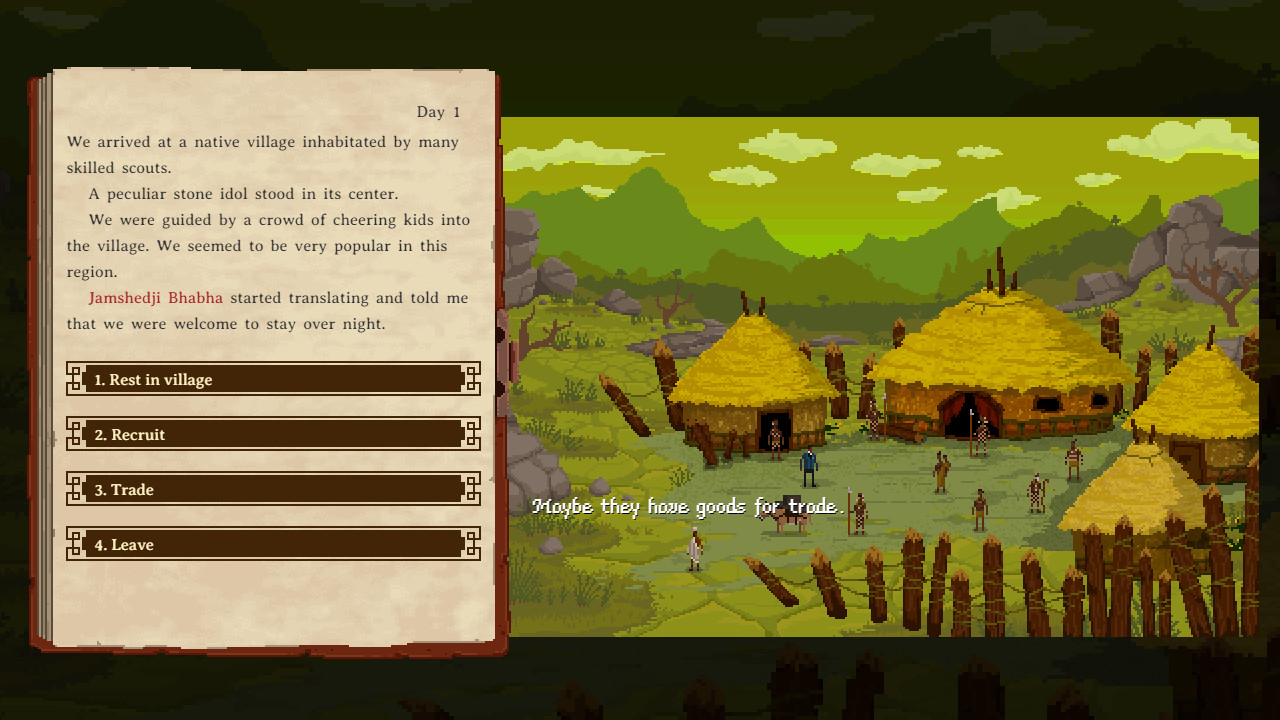Click the knot ornament beside 'Rest in village'
The width and height of the screenshot is (1280, 720).
75,379
